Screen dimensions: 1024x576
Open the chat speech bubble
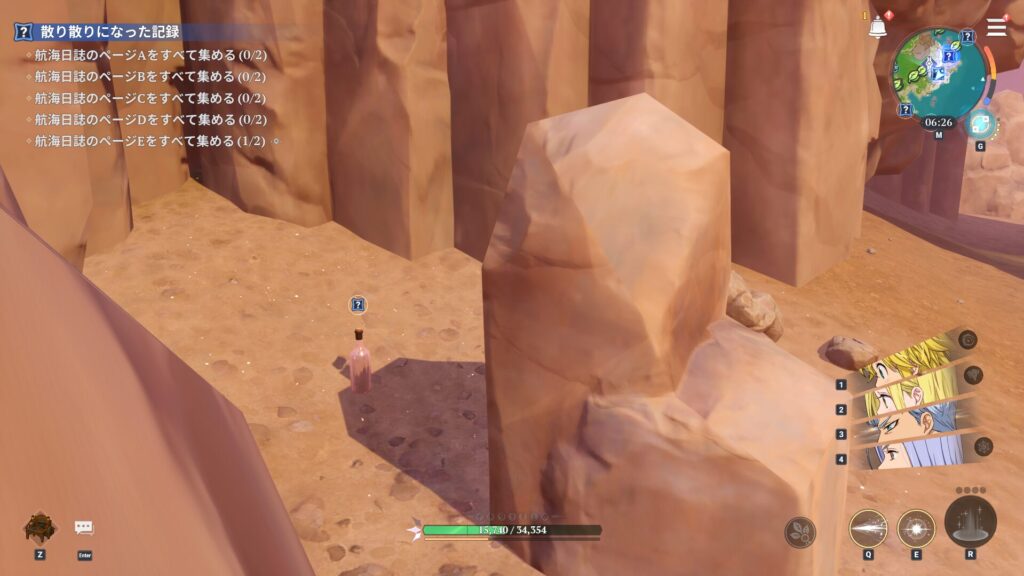[84, 528]
